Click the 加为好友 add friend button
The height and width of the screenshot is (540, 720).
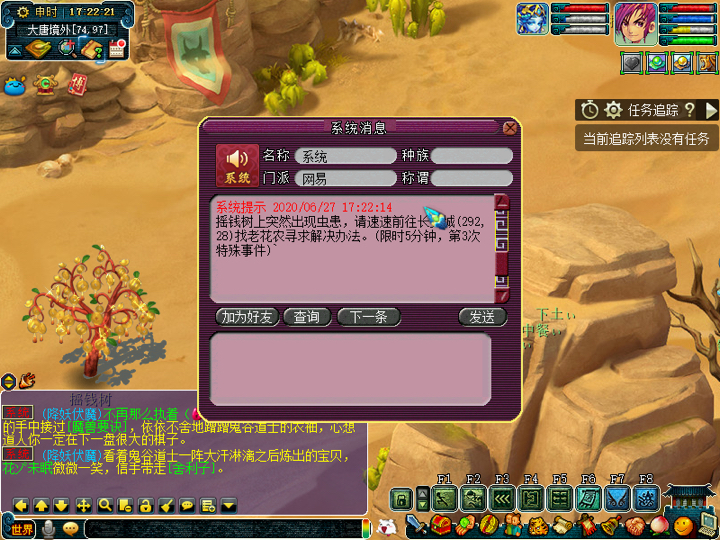[x=247, y=317]
